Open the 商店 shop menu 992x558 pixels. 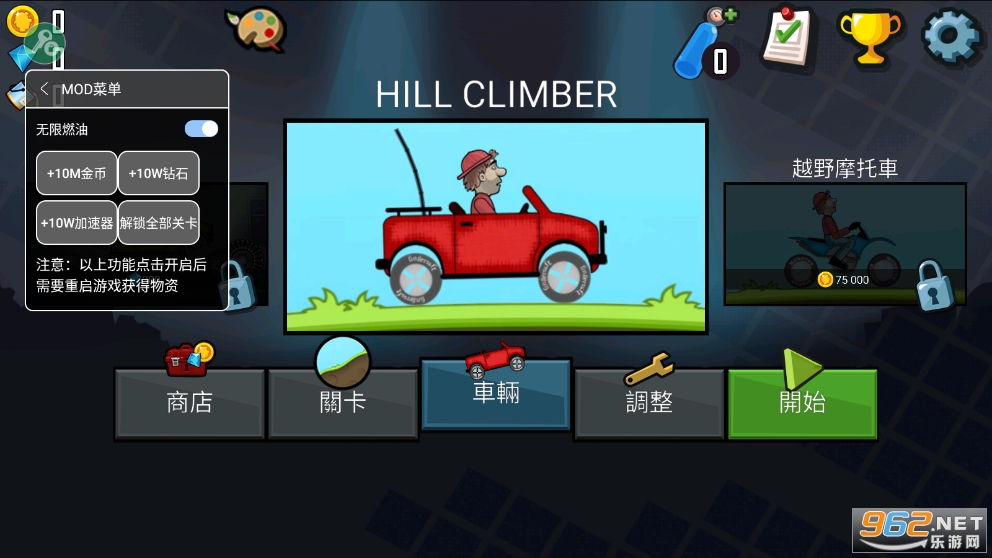coord(190,403)
